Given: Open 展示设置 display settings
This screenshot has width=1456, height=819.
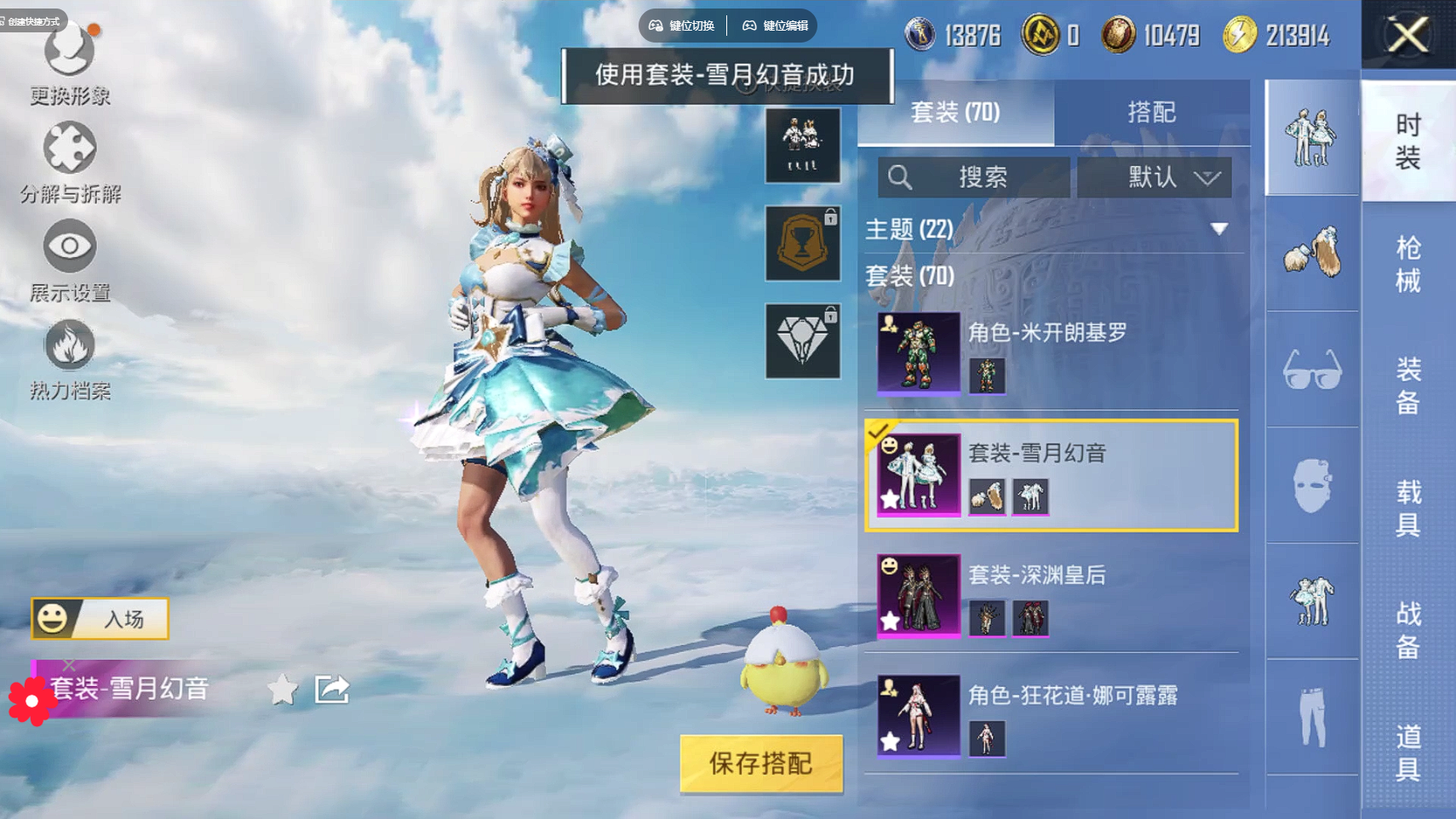Looking at the screenshot, I should tap(70, 261).
